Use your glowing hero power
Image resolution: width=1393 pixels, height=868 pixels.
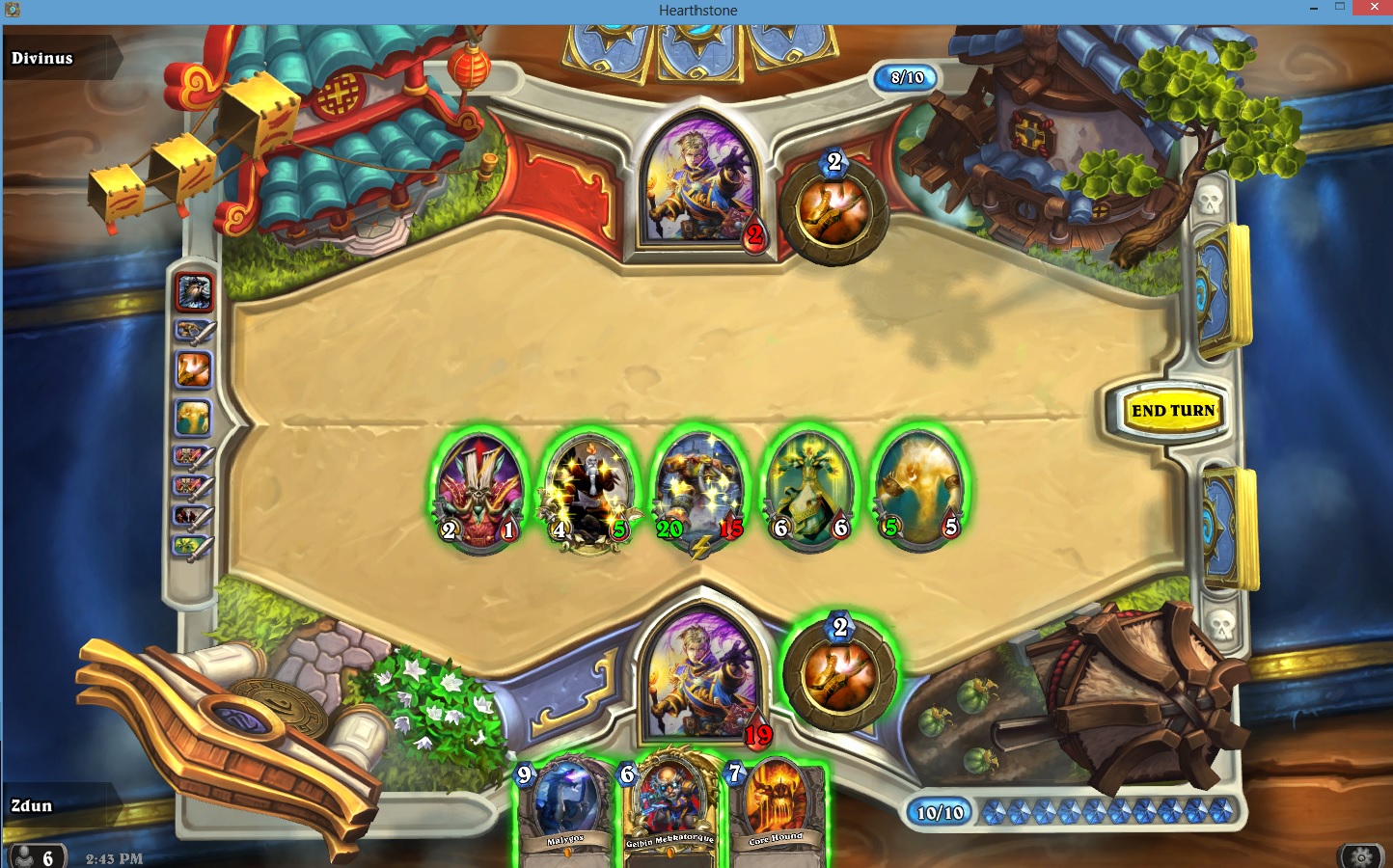pos(838,674)
